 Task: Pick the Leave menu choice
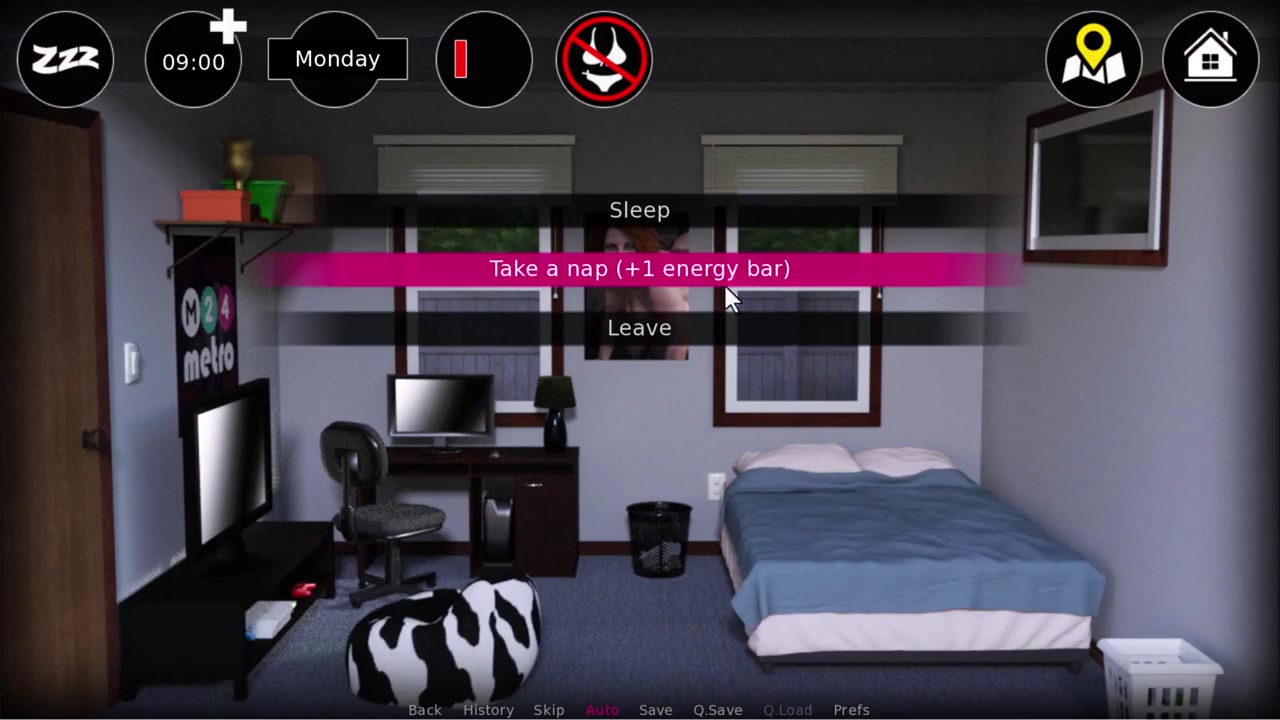(639, 328)
